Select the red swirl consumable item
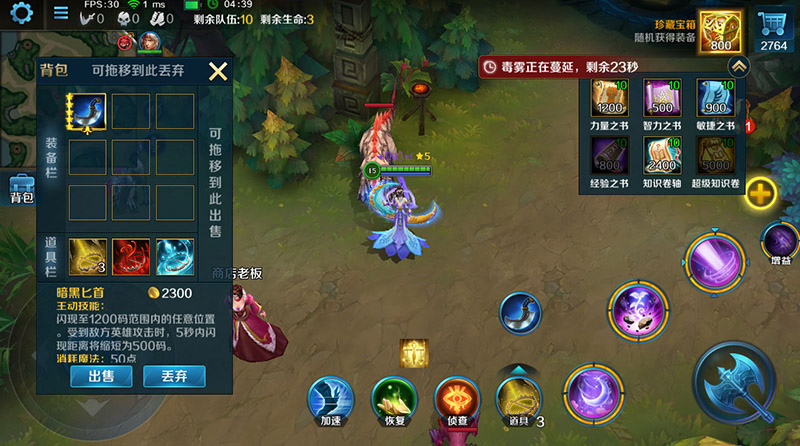 [131, 256]
